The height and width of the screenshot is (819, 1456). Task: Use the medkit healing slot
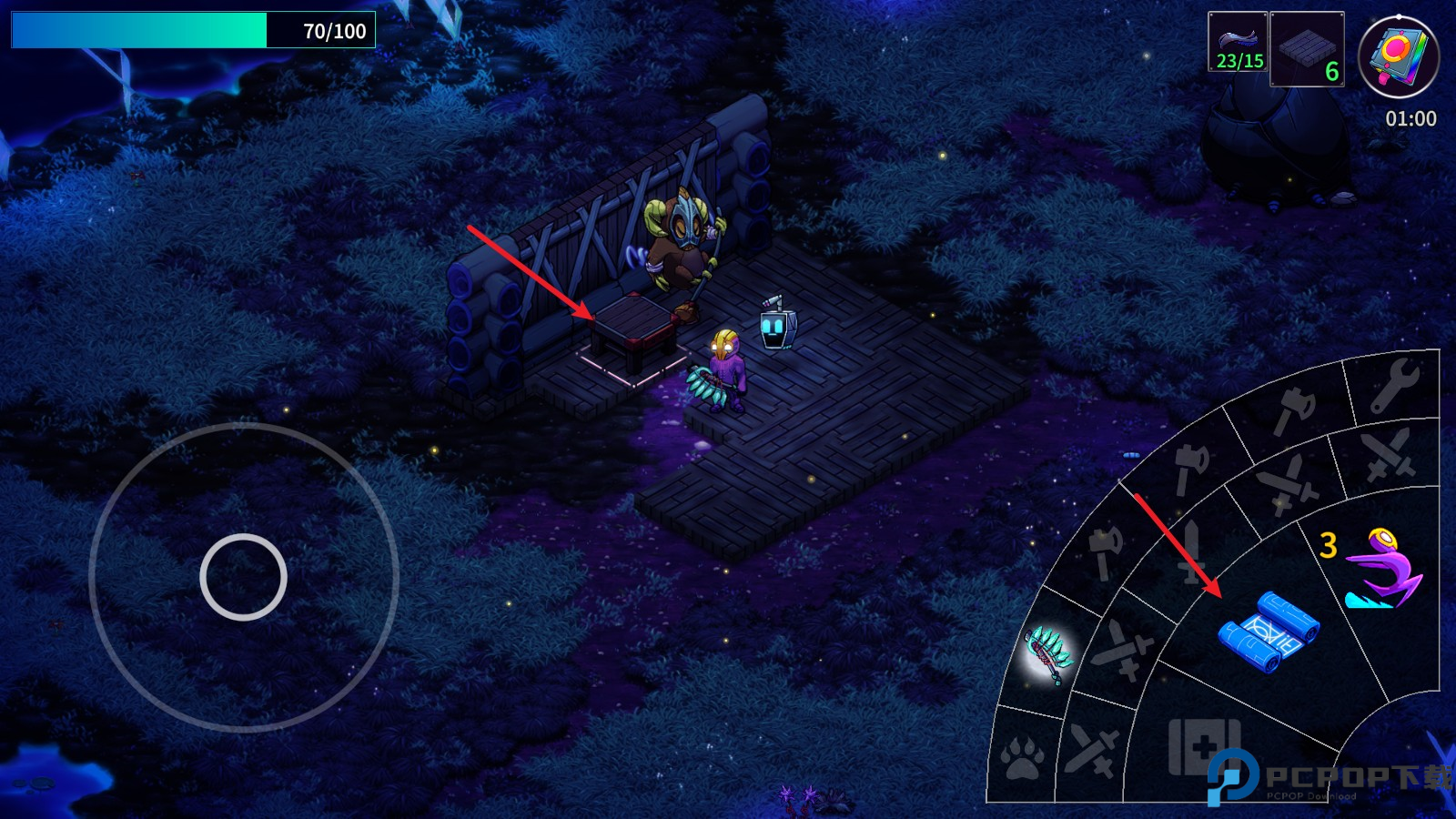click(x=1203, y=746)
